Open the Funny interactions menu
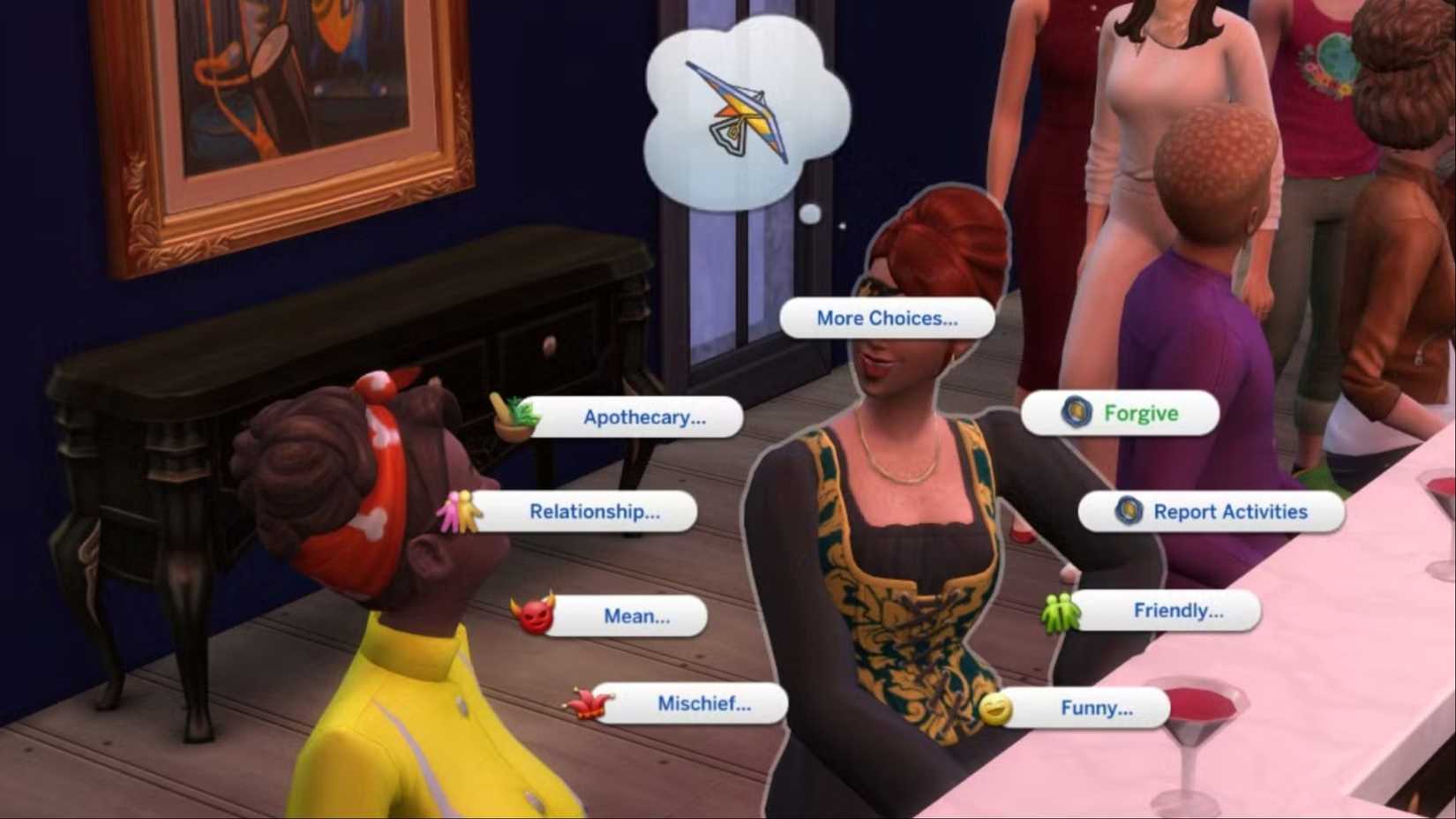 (1095, 707)
